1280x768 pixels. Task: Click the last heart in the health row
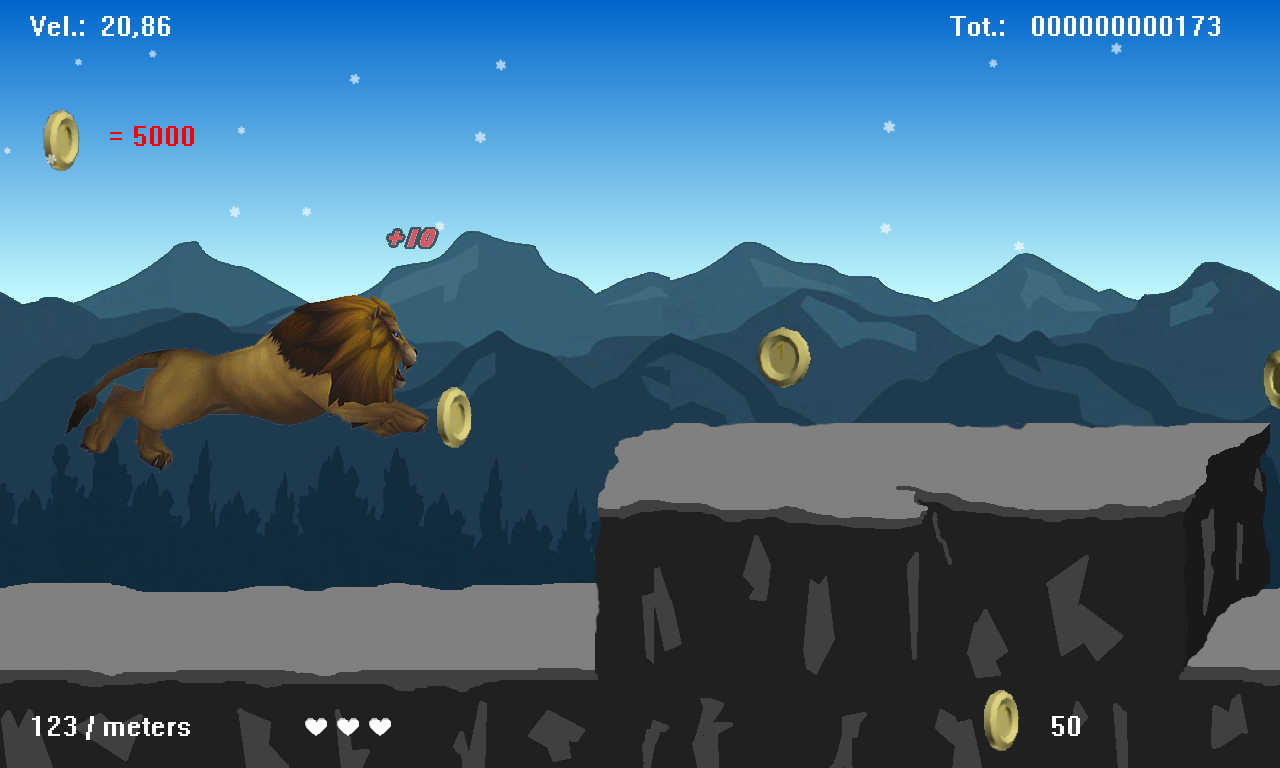(x=380, y=727)
